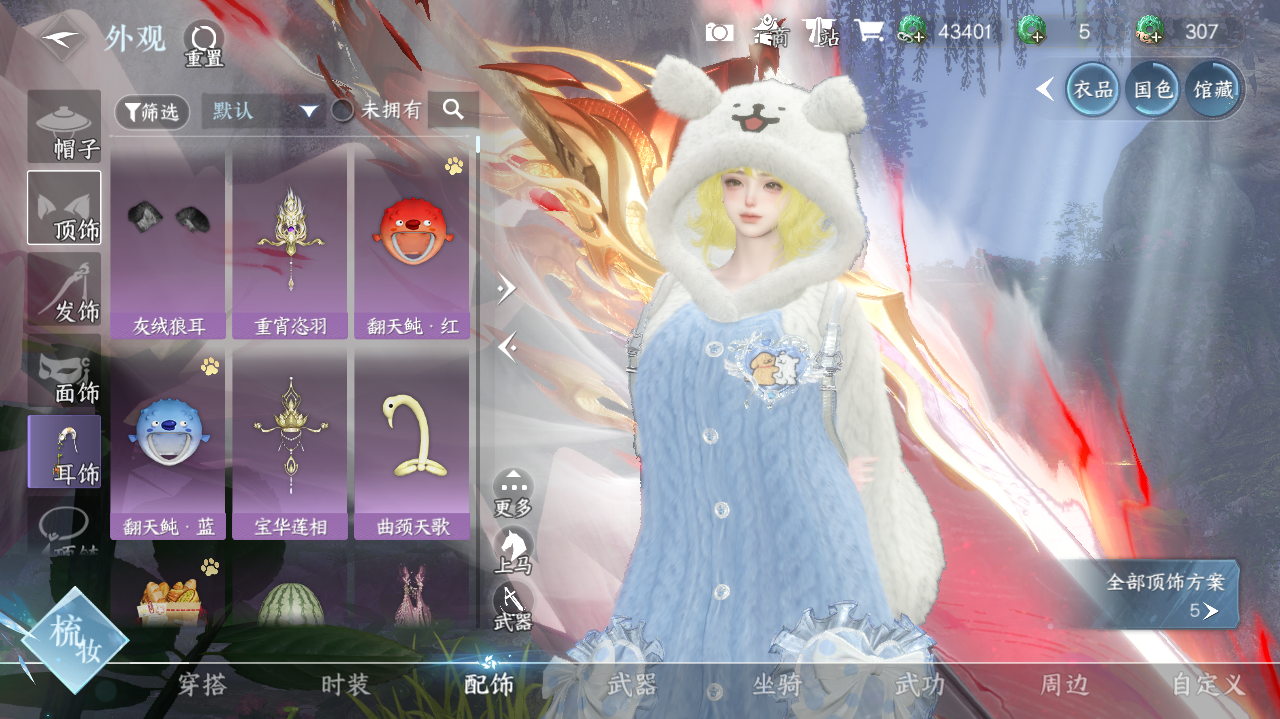Image resolution: width=1280 pixels, height=719 pixels.
Task: Open the 筛选 filter button
Action: point(152,111)
